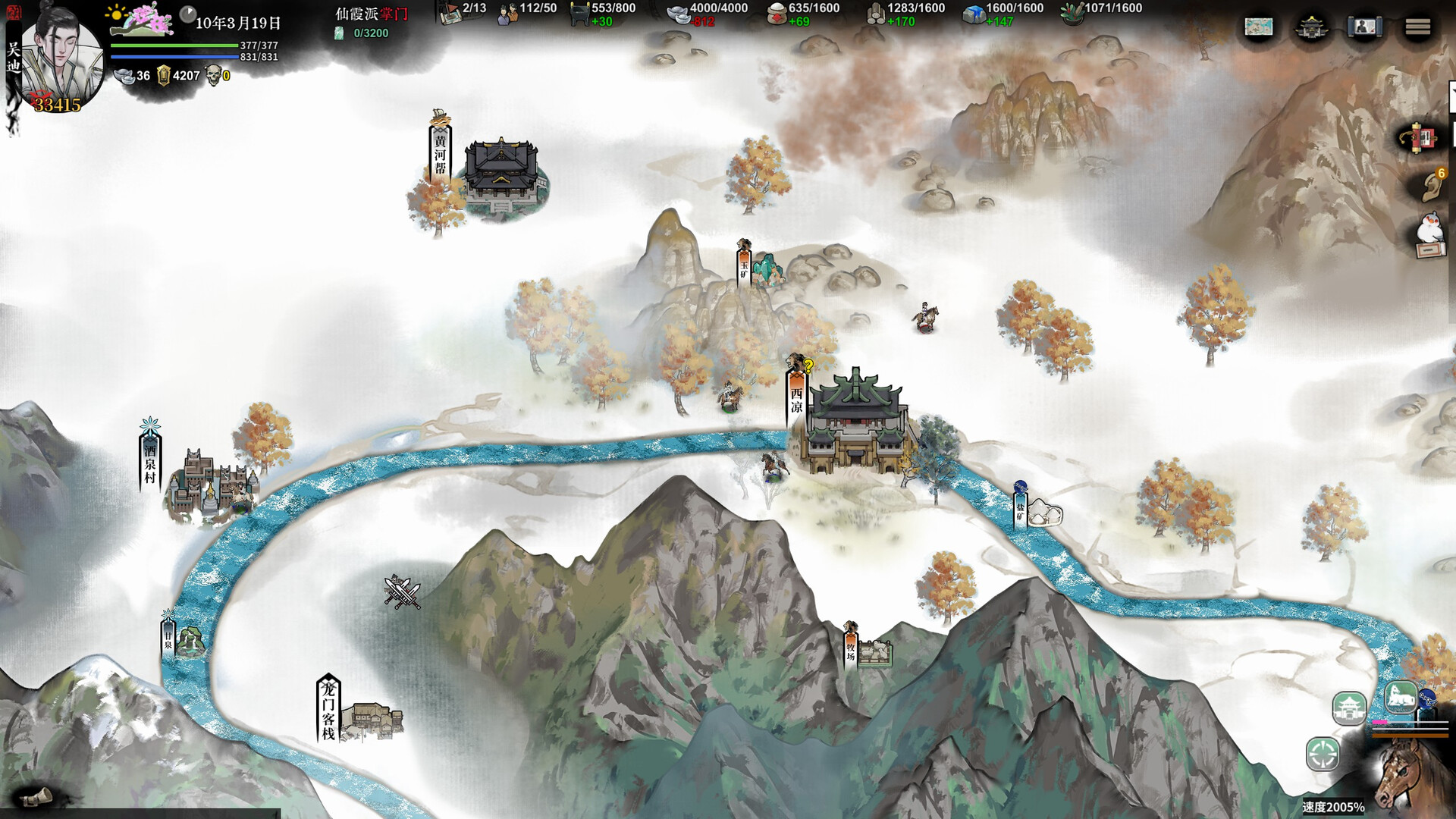Open the world map icon
The image size is (1456, 819).
click(1259, 27)
